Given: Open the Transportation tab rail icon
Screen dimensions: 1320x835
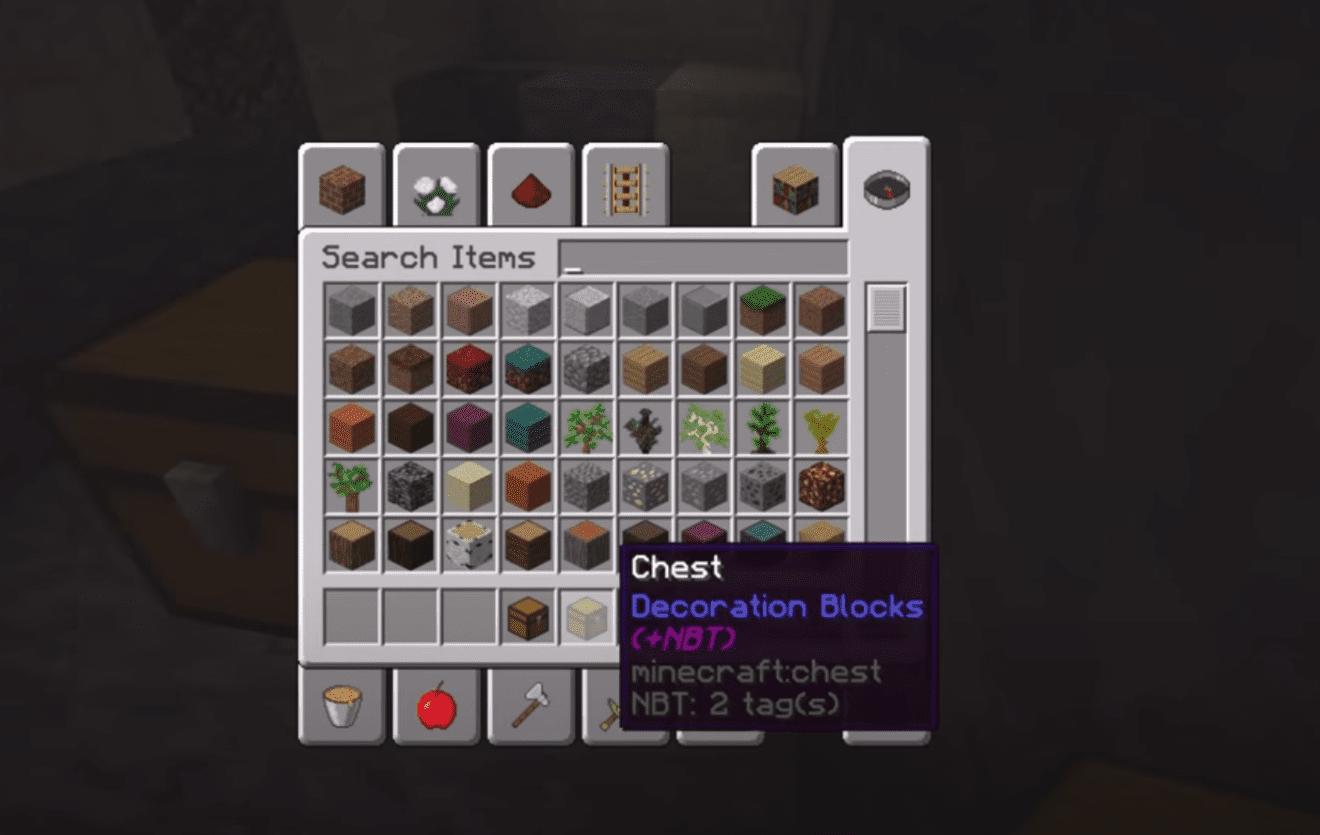Looking at the screenshot, I should (x=623, y=186).
